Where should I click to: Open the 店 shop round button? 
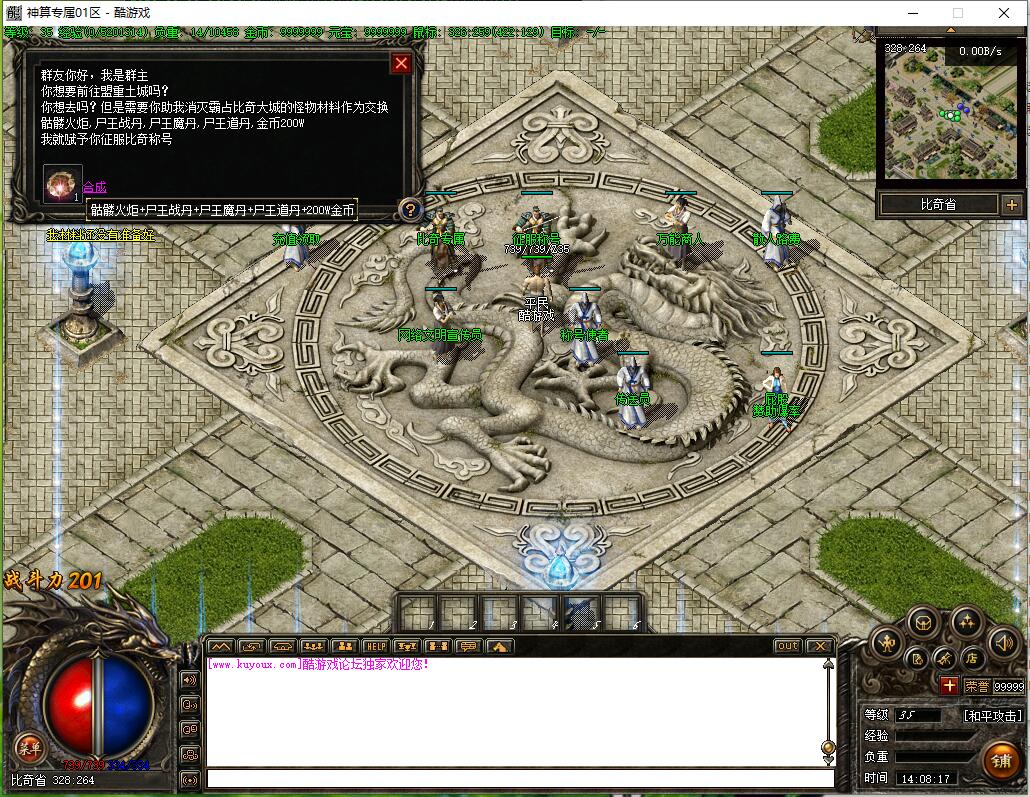coord(971,659)
